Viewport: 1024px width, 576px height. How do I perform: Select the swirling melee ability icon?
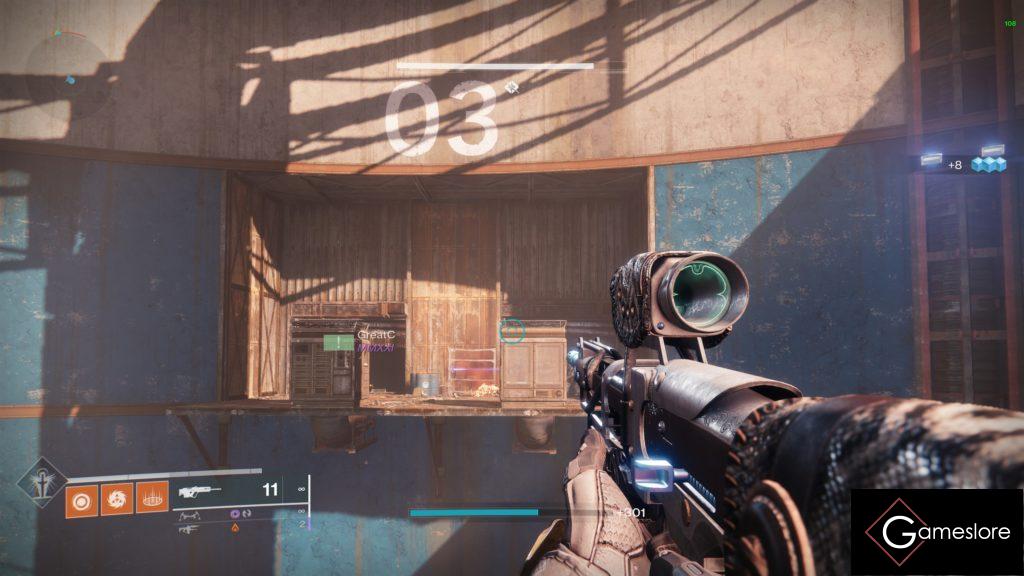(116, 498)
